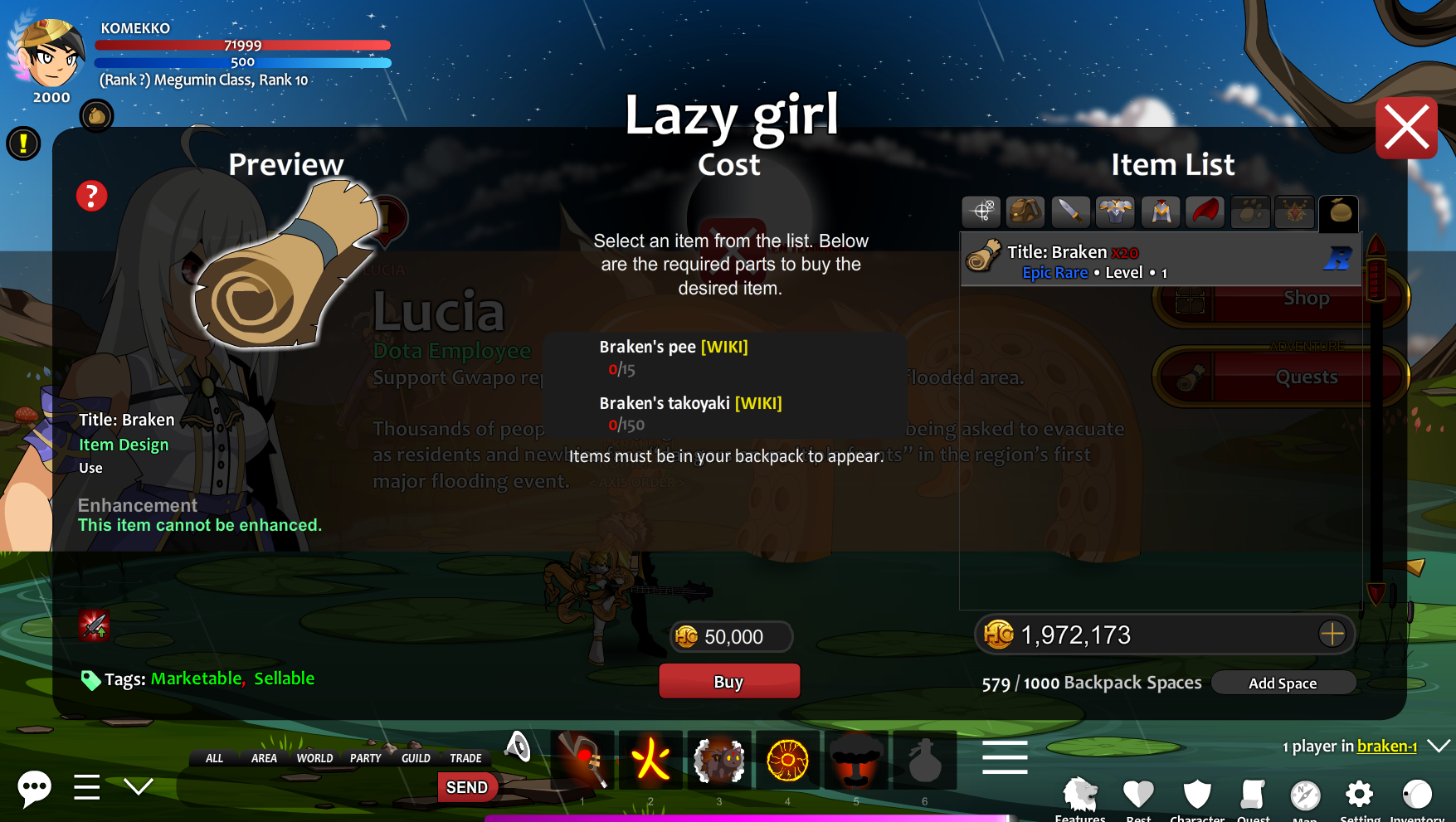Click Add Space for backpack
Image resolution: width=1456 pixels, height=822 pixels.
tap(1283, 683)
